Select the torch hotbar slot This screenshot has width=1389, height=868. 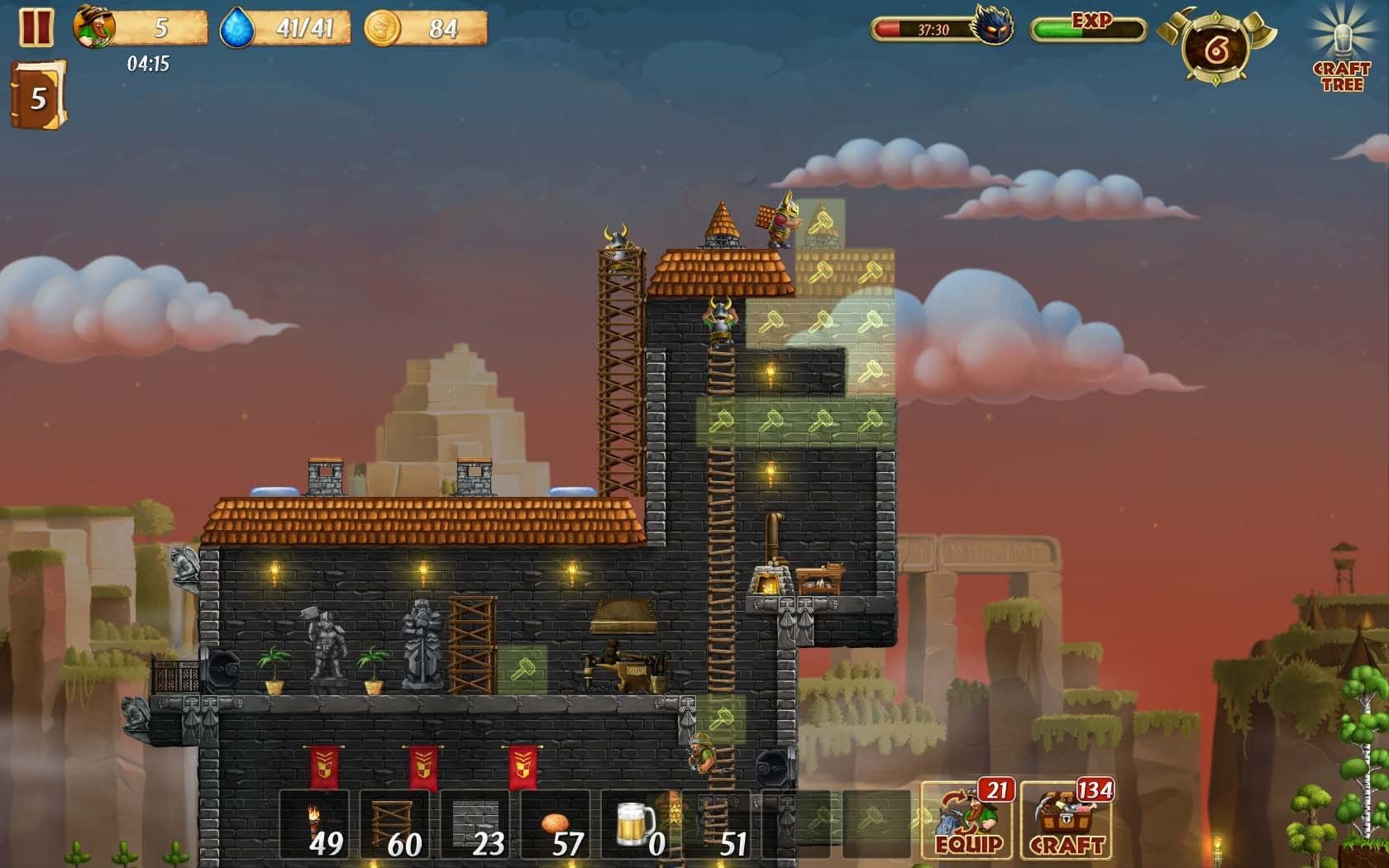click(x=314, y=824)
